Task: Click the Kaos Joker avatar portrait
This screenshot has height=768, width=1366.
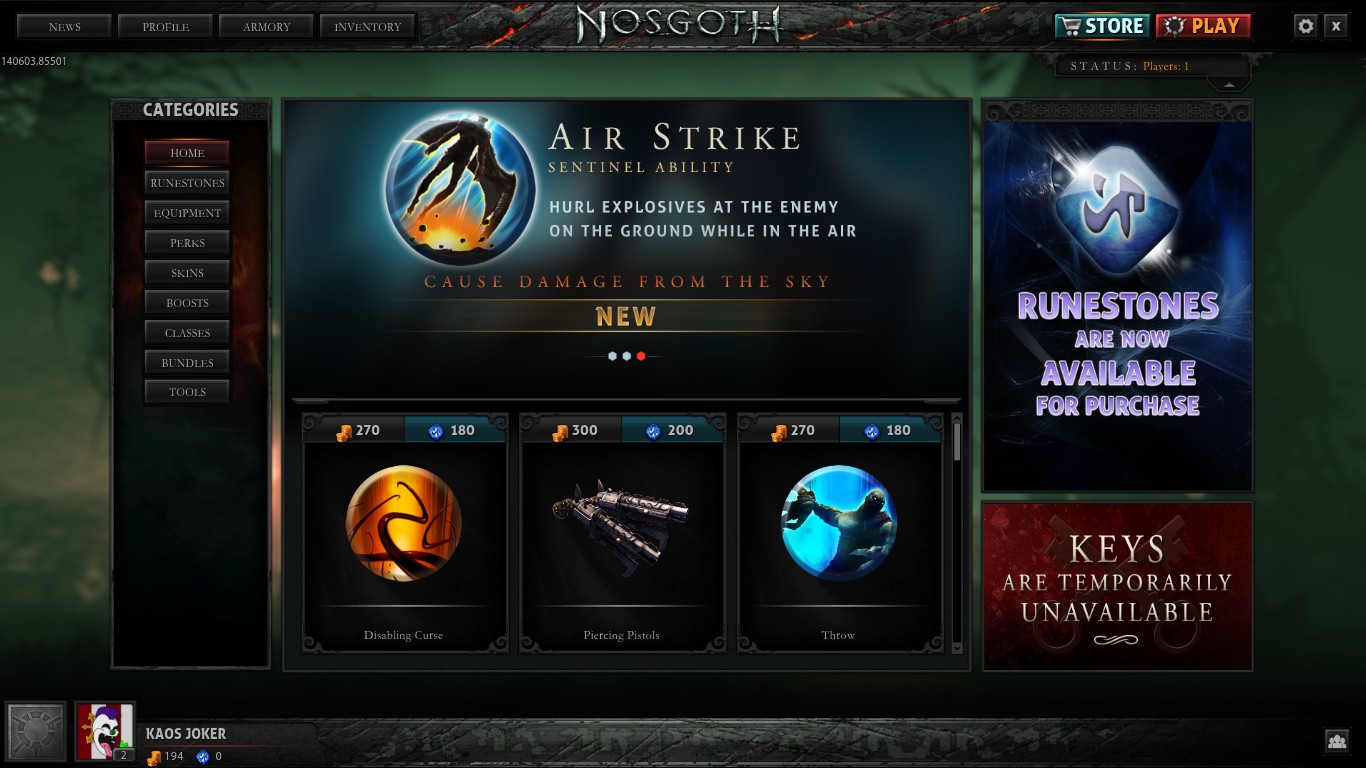Action: tap(104, 731)
